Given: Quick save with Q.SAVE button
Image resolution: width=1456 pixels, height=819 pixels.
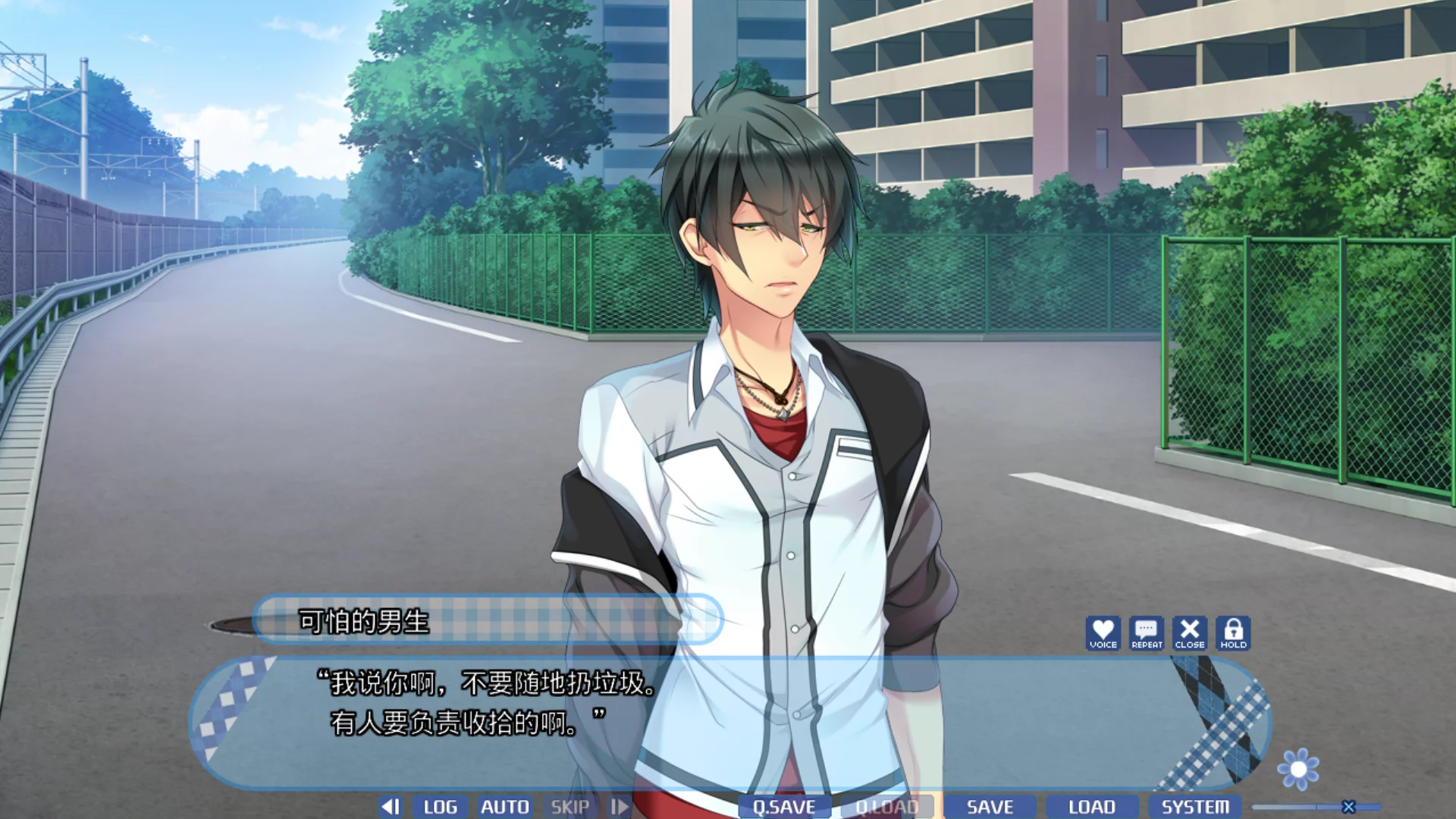Looking at the screenshot, I should [x=784, y=807].
